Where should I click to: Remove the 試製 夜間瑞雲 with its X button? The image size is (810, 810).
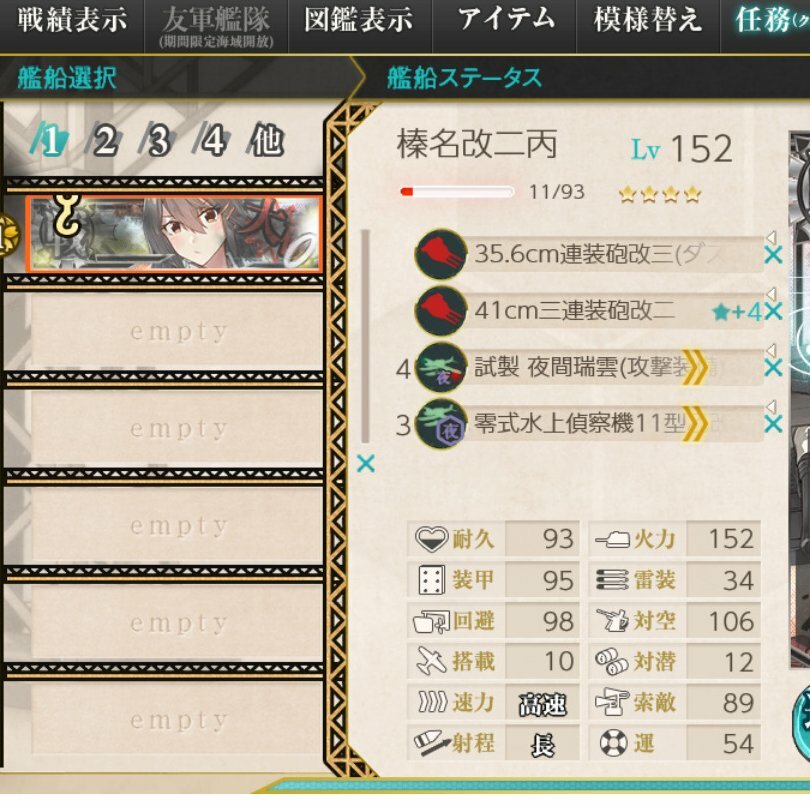(x=772, y=368)
